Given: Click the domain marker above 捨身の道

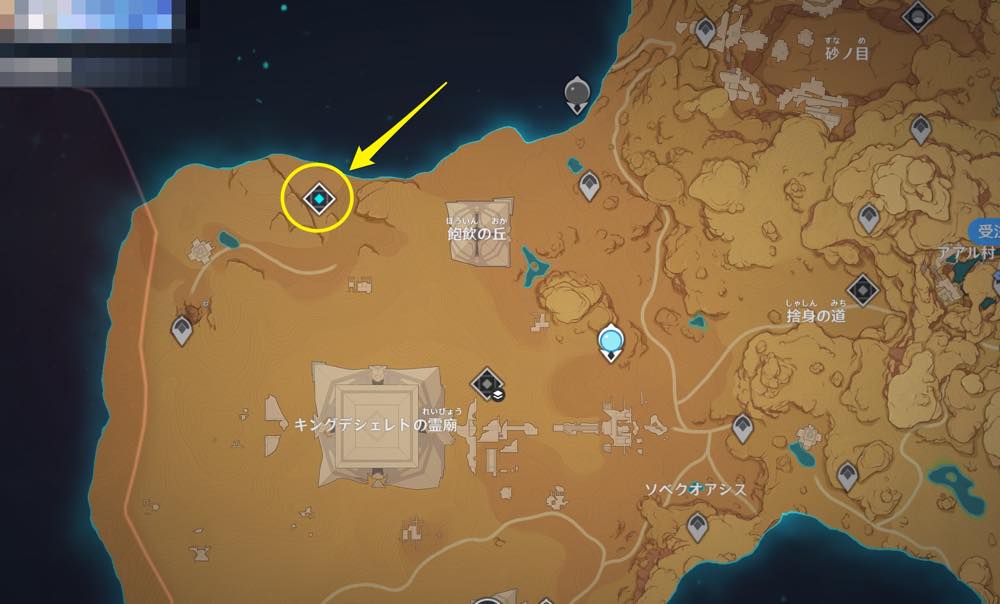Looking at the screenshot, I should [863, 291].
